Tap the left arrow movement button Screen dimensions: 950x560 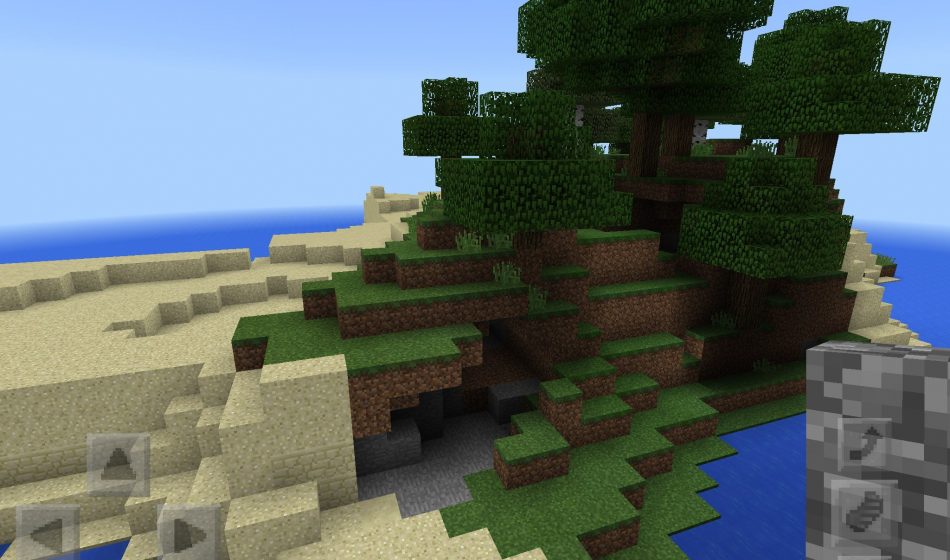(x=47, y=534)
